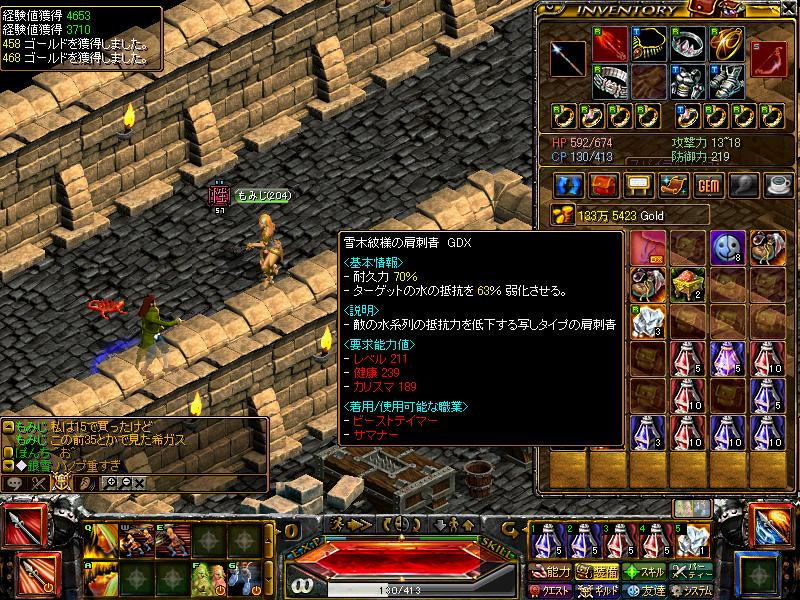Click the equipped silver boots slot
This screenshot has width=800, height=600.
click(728, 81)
